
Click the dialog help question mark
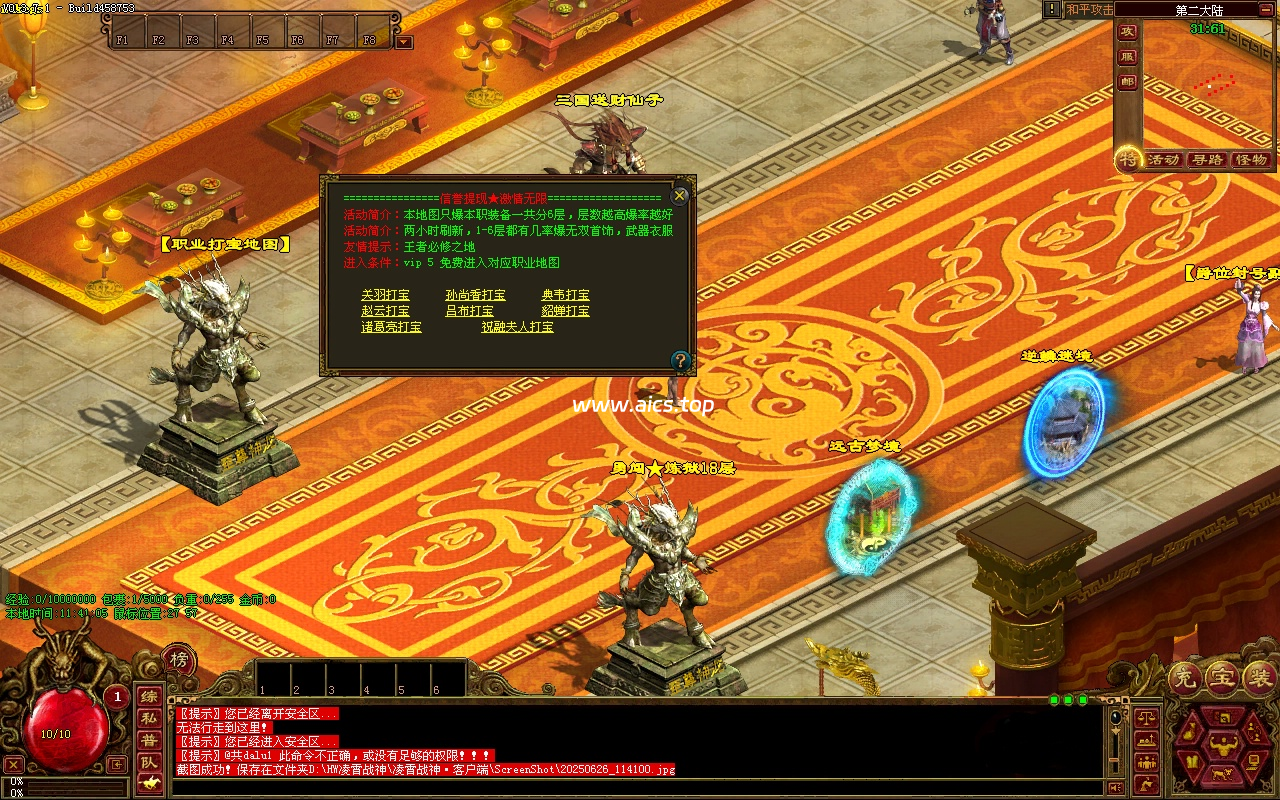(681, 360)
